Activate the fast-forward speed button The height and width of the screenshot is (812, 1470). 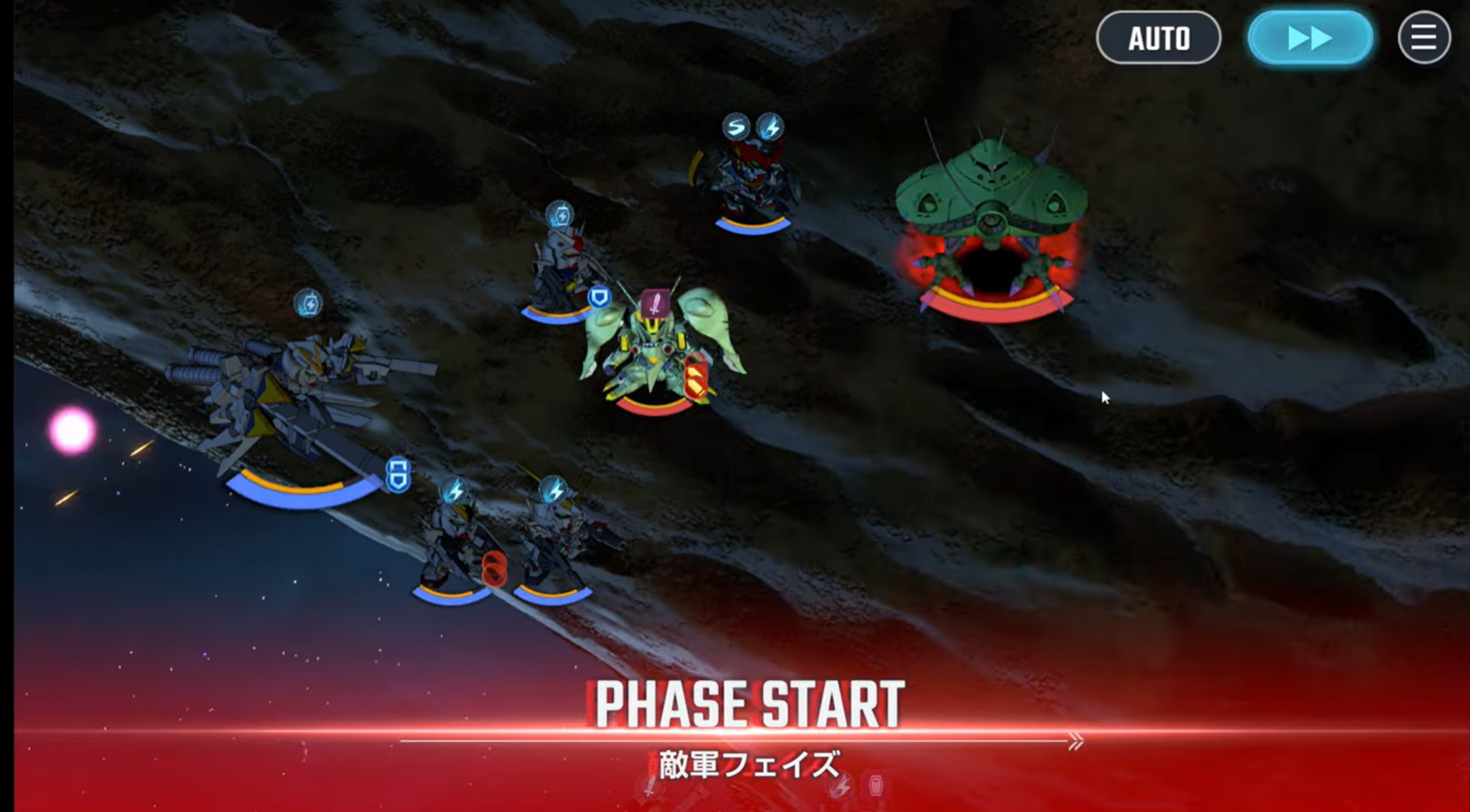point(1310,37)
